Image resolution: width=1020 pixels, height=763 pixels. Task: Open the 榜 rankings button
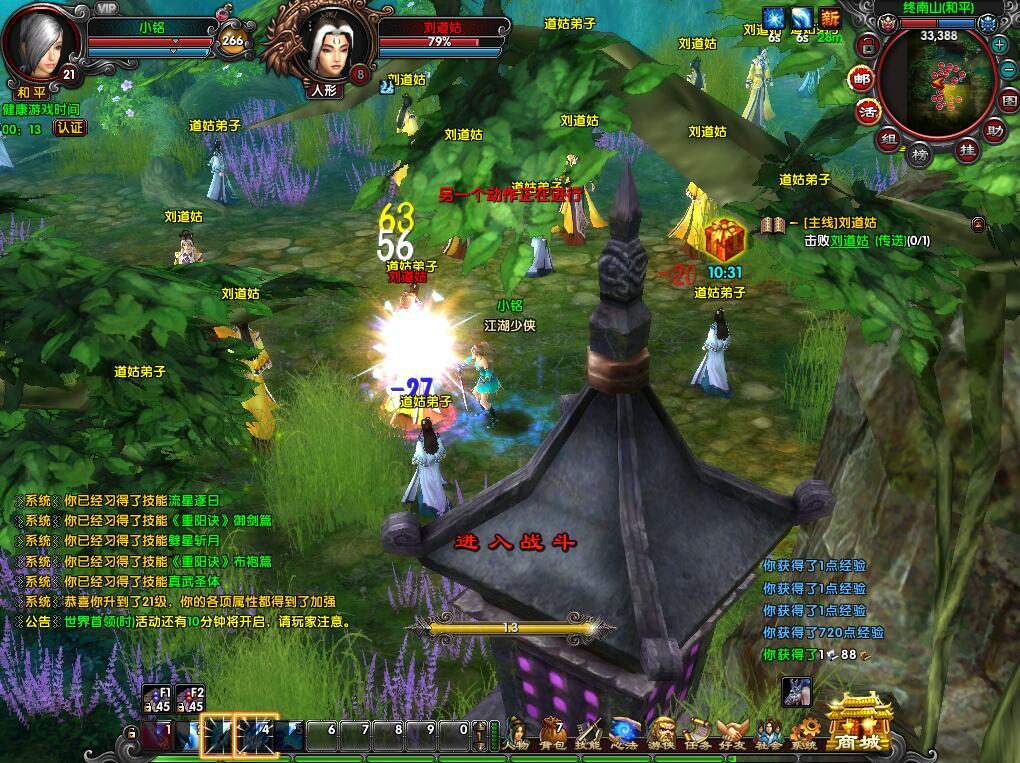tap(920, 154)
